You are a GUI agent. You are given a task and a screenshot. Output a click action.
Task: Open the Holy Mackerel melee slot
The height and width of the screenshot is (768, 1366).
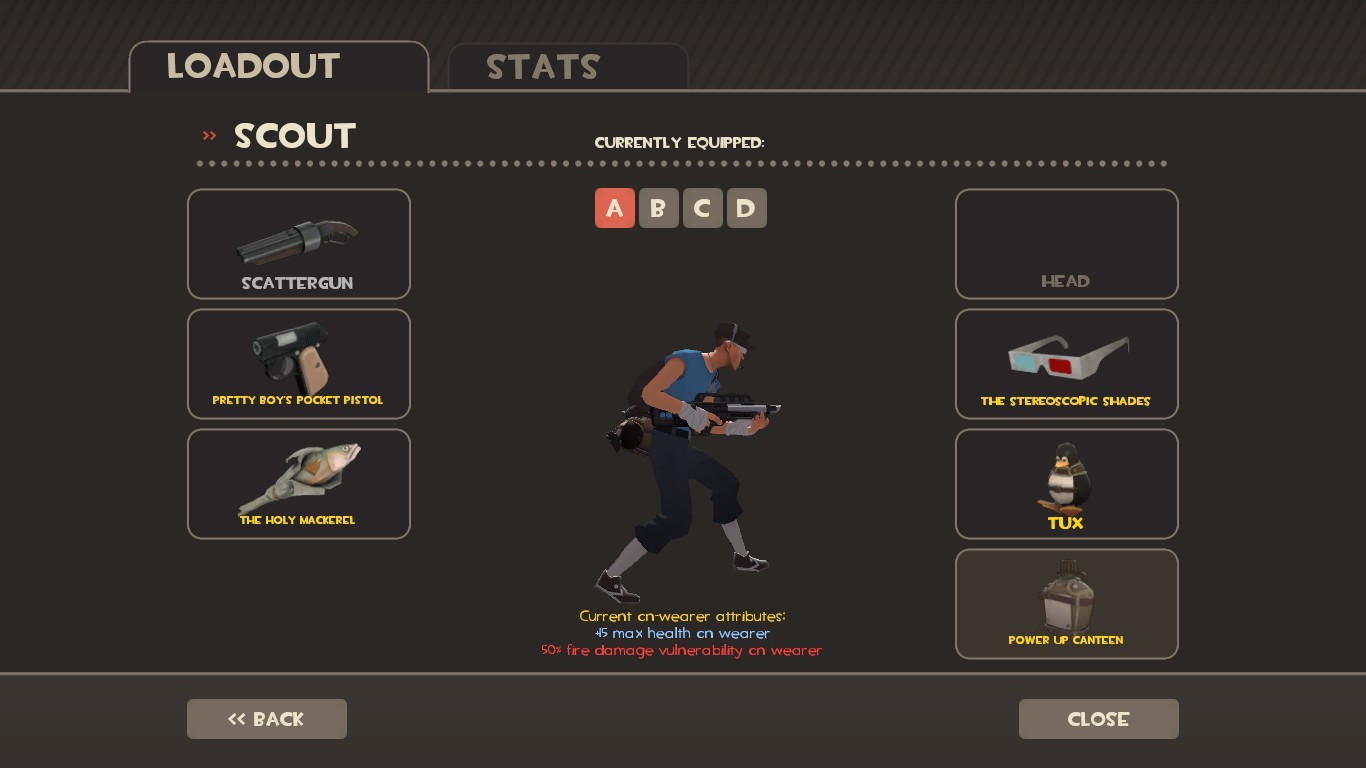[x=298, y=483]
